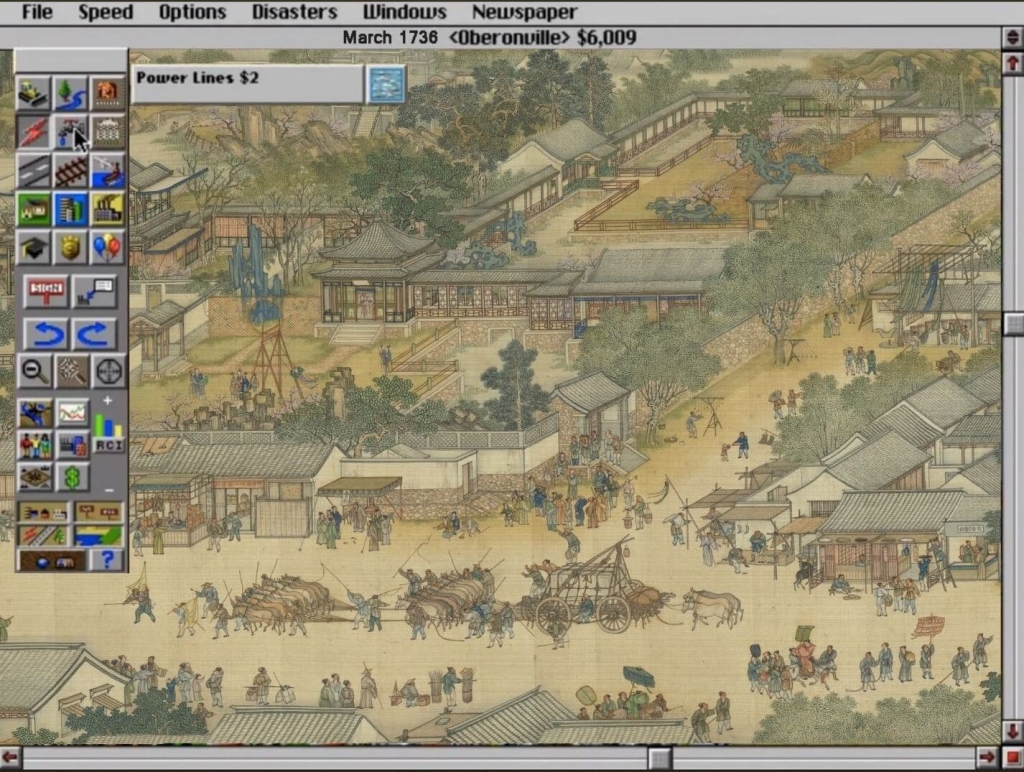This screenshot has width=1024, height=772.
Task: Open the Speed menu
Action: click(105, 12)
